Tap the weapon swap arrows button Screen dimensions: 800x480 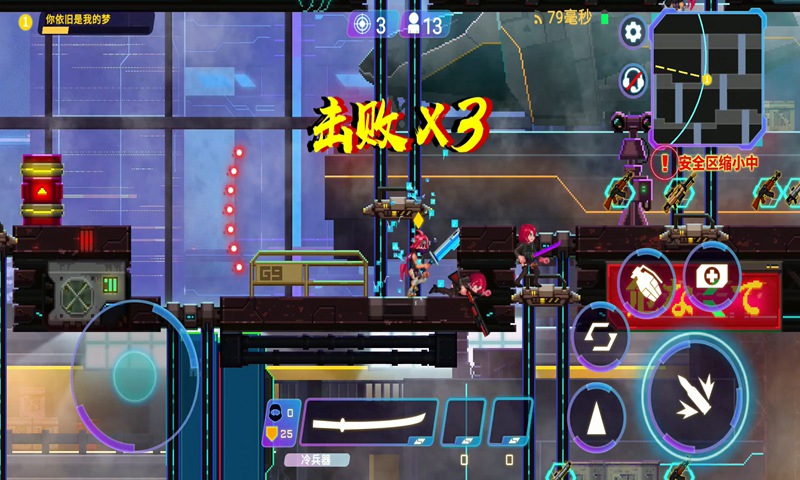point(599,335)
